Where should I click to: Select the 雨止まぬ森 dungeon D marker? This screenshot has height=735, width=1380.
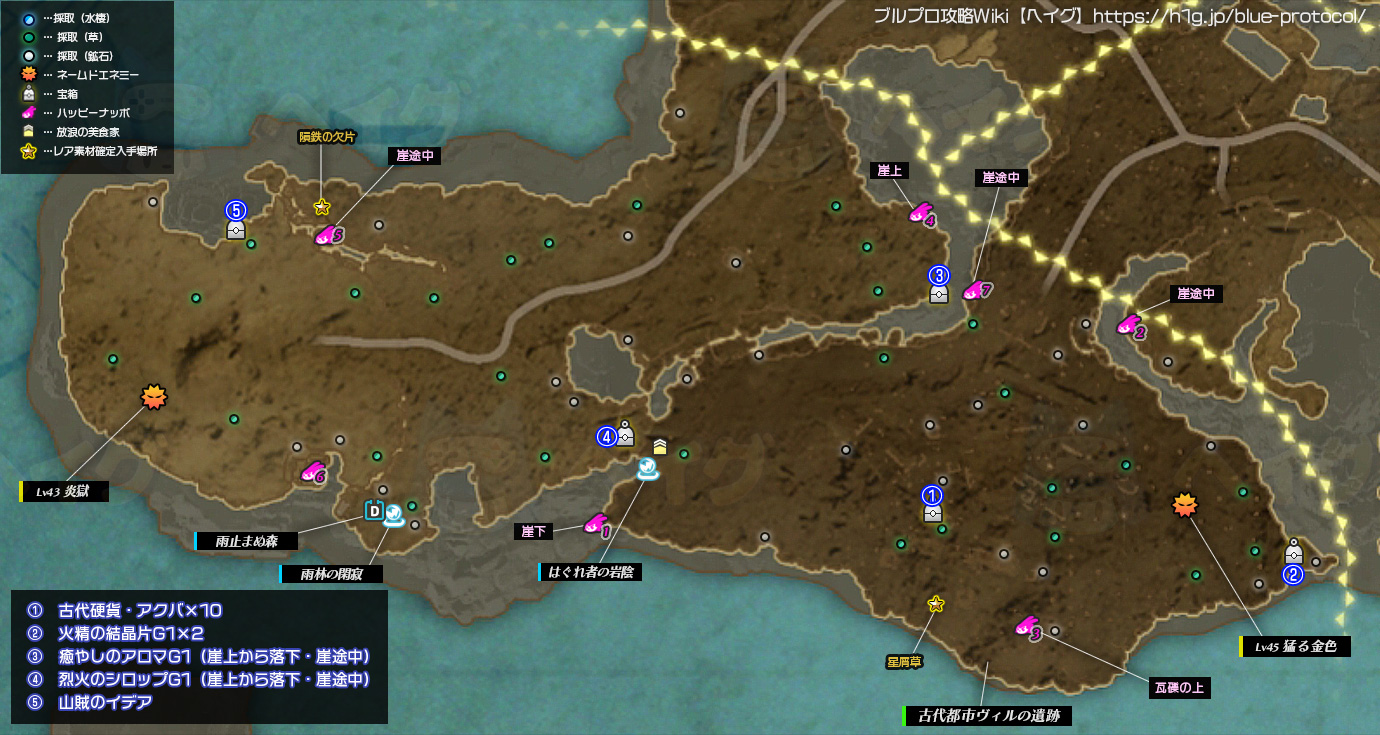(x=375, y=511)
